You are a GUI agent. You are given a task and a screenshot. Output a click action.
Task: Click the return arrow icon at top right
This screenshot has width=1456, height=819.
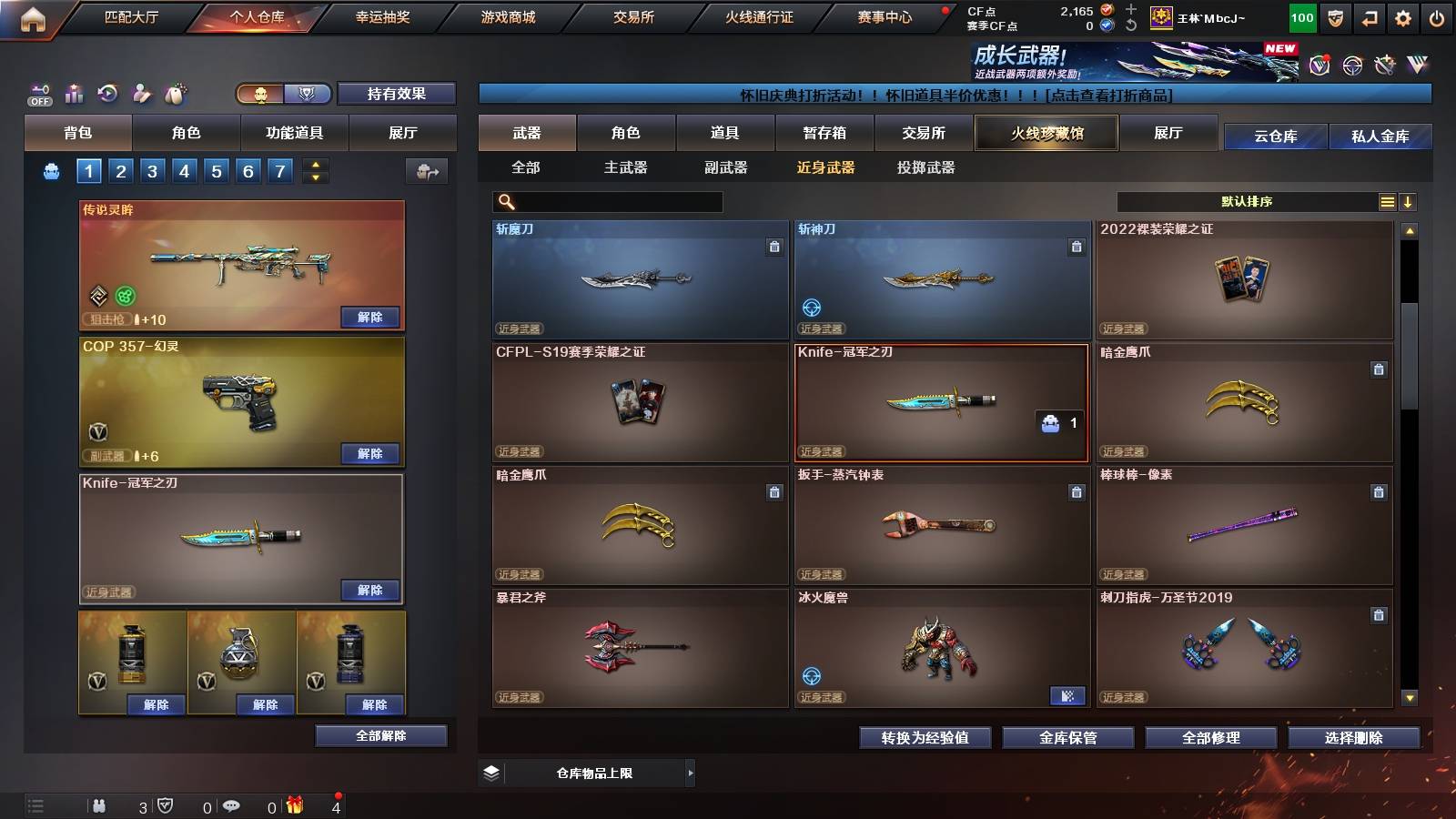(1369, 17)
